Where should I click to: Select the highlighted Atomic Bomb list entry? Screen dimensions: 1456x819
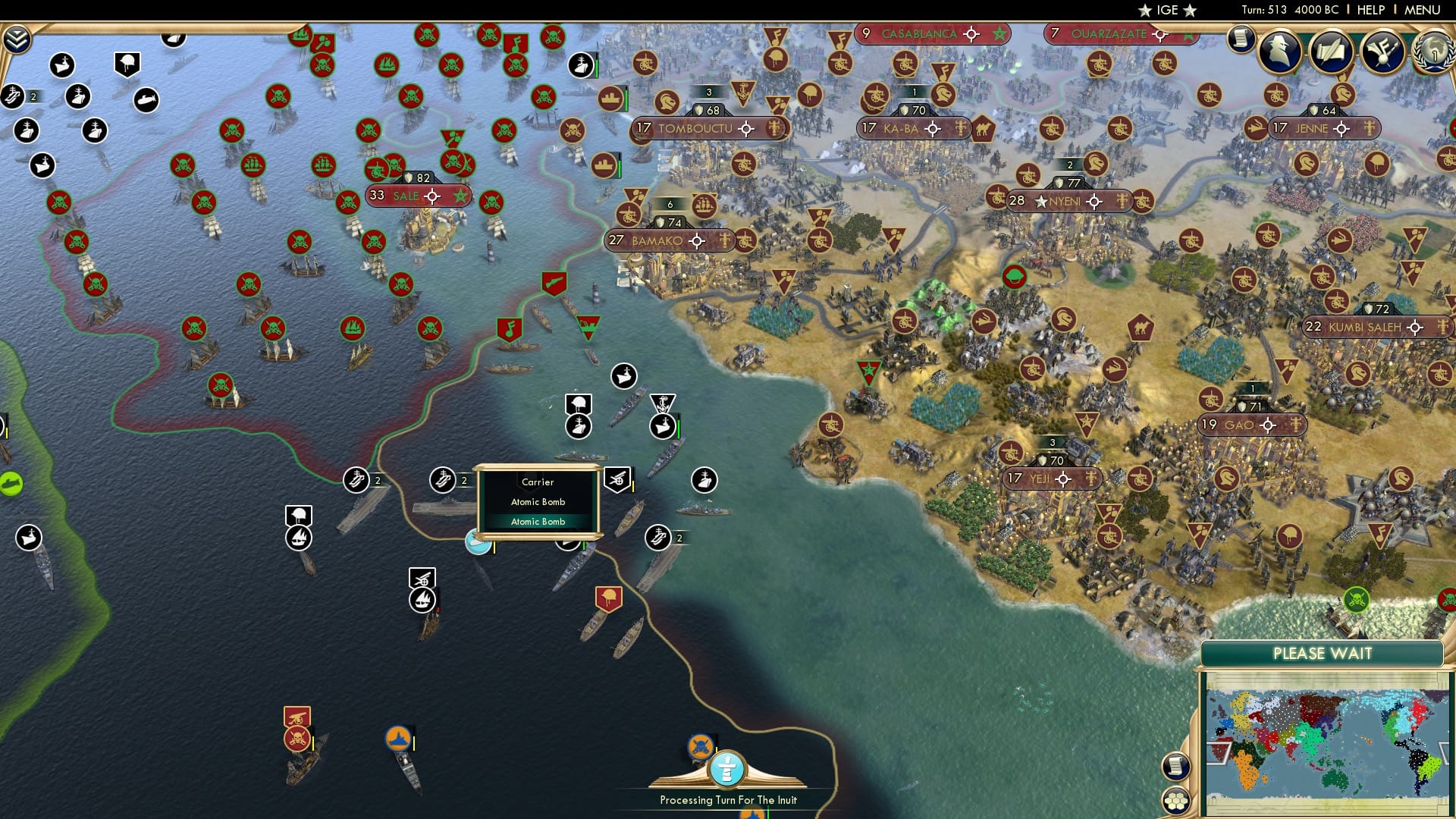pyautogui.click(x=538, y=522)
